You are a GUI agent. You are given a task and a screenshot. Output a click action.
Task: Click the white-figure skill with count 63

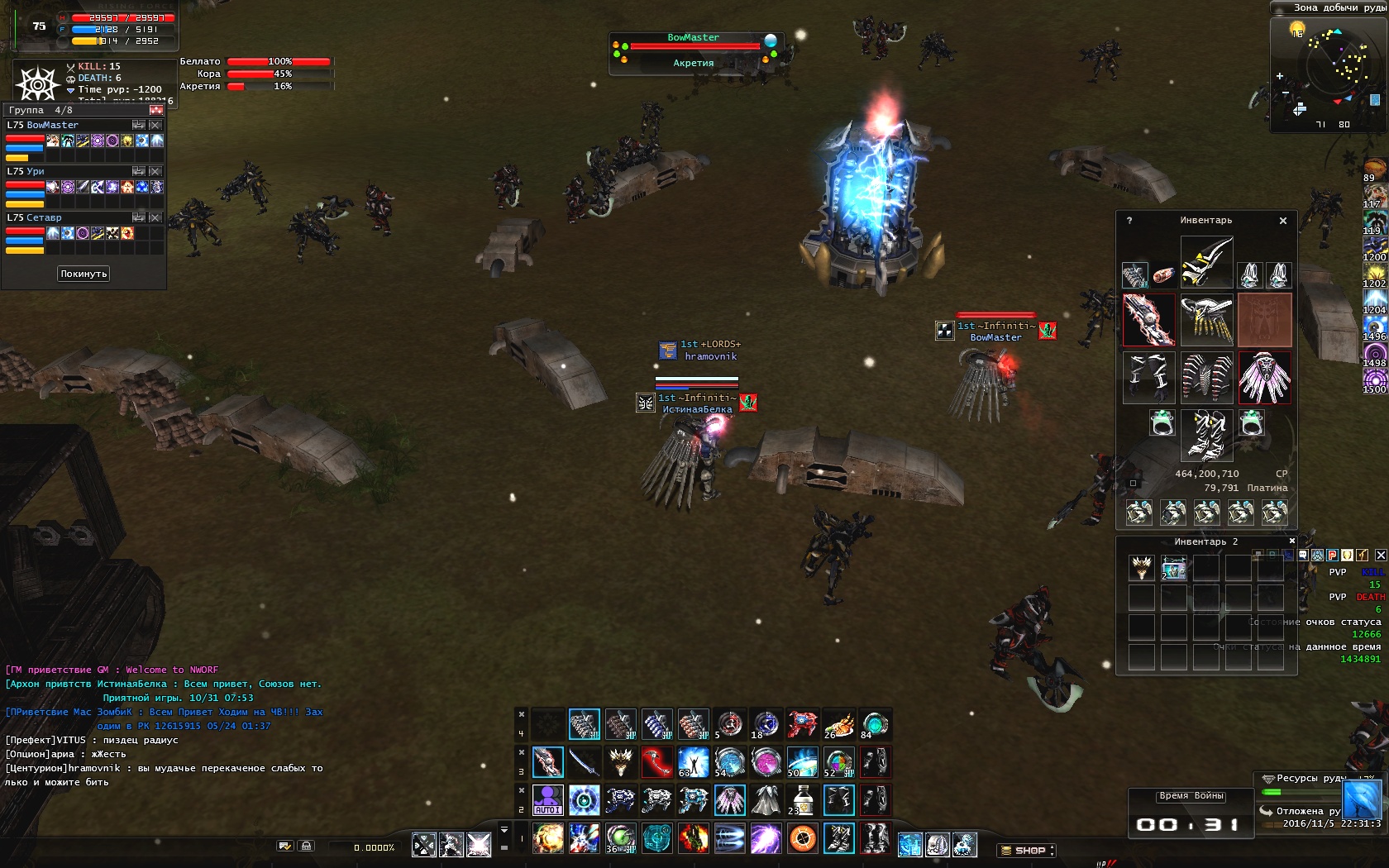[693, 762]
